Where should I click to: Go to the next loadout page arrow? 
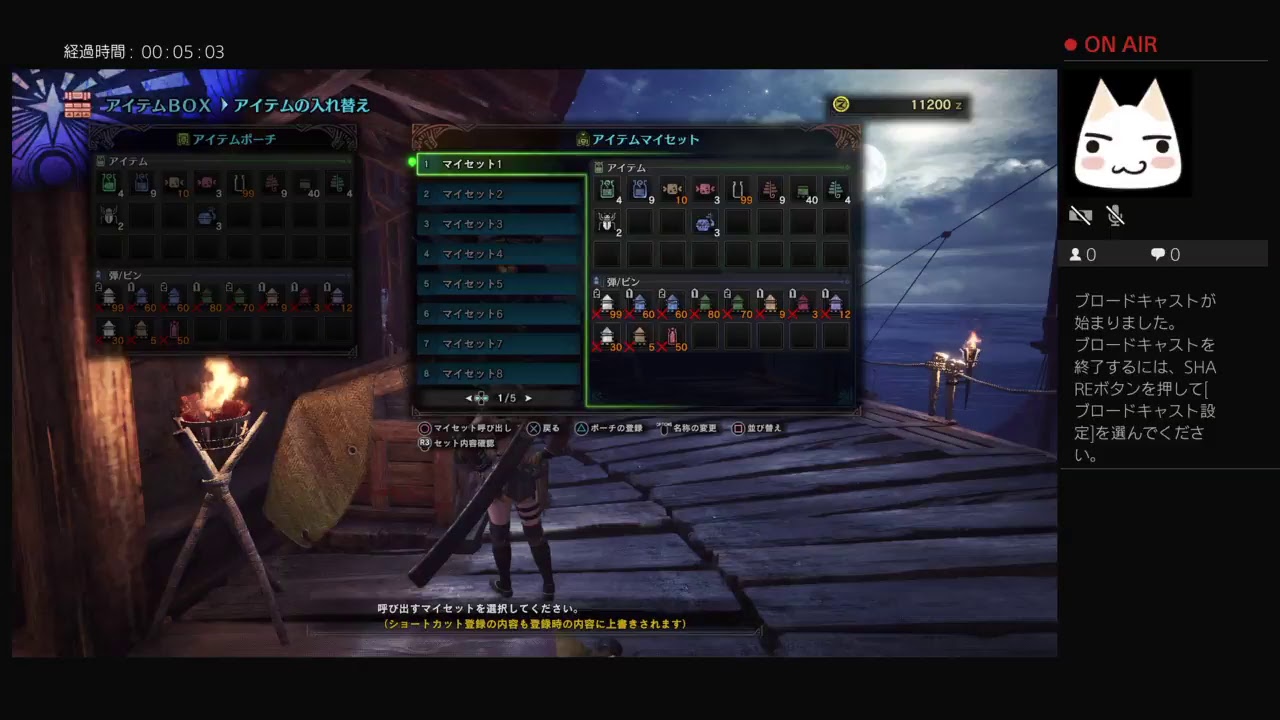[x=529, y=398]
